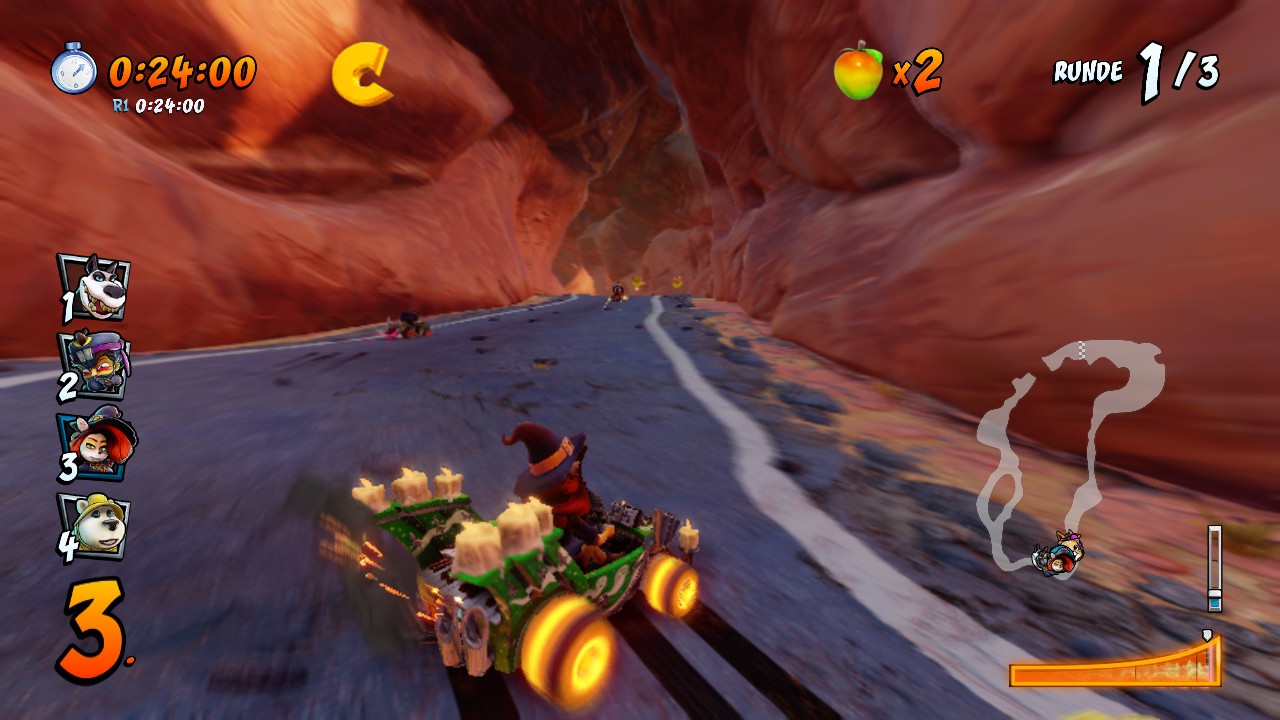Choose the third-place red-haired racer portrait

[97, 446]
